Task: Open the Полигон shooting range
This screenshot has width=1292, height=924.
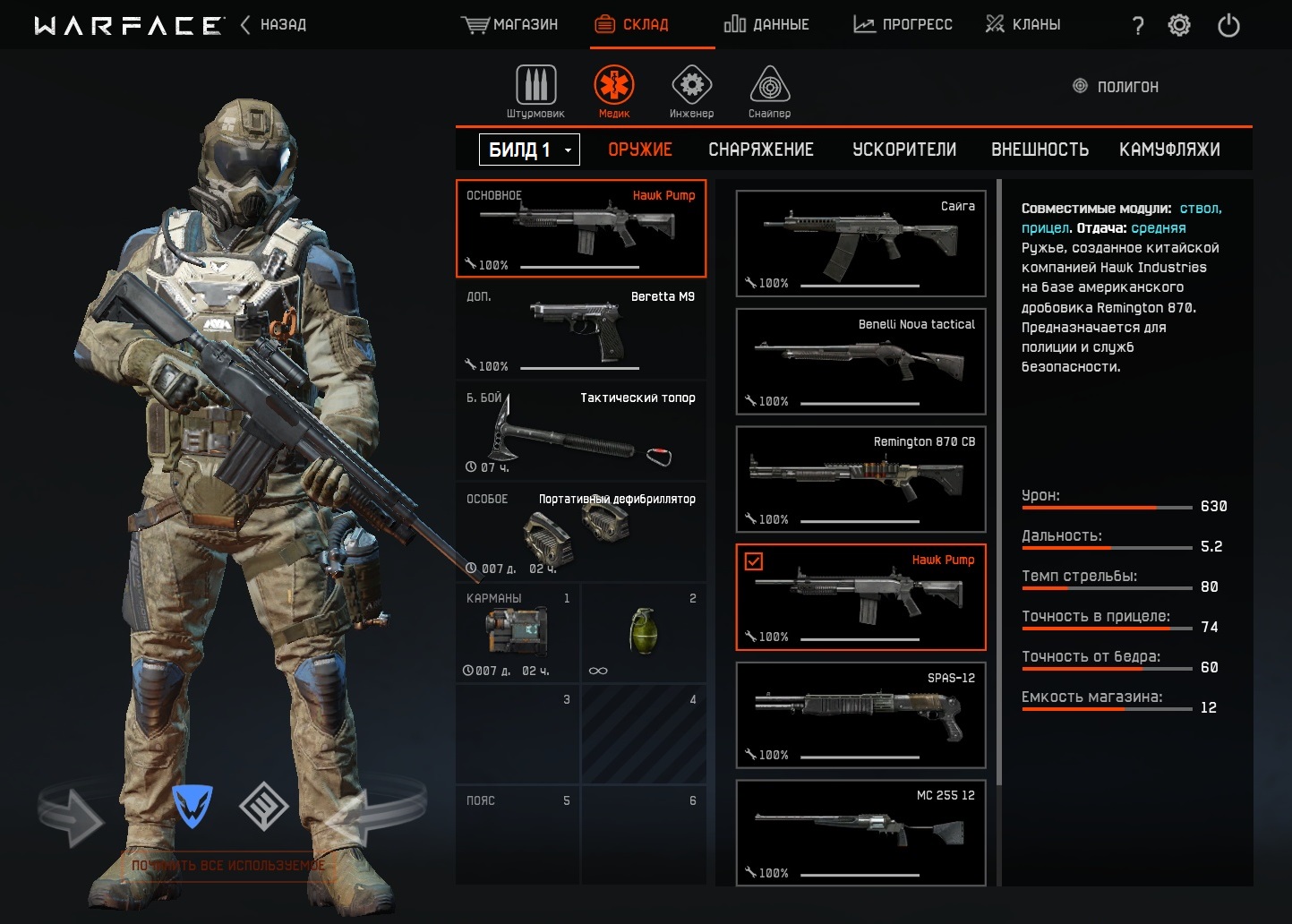Action: click(x=1116, y=87)
